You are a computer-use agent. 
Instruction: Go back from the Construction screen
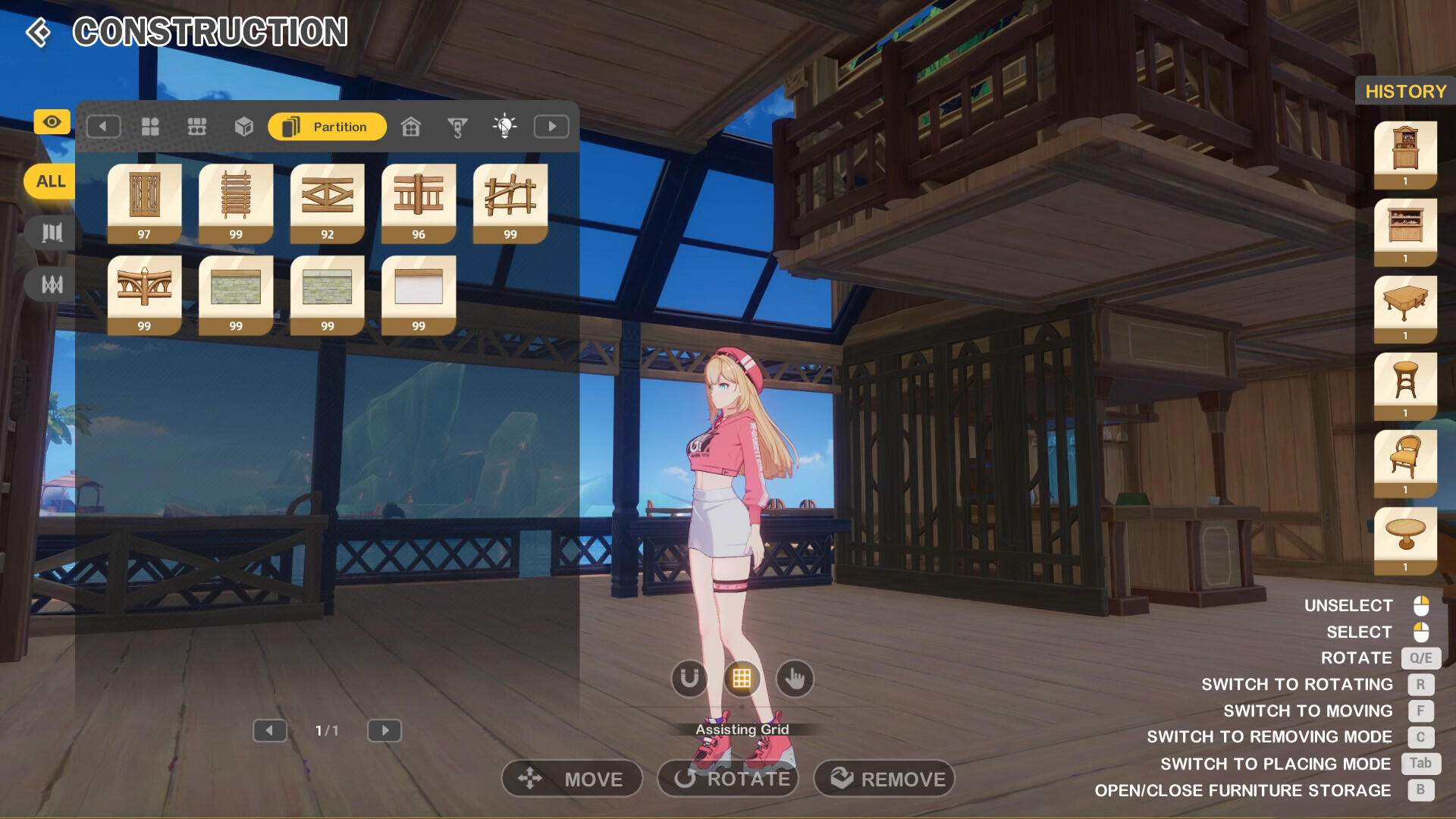(x=38, y=33)
